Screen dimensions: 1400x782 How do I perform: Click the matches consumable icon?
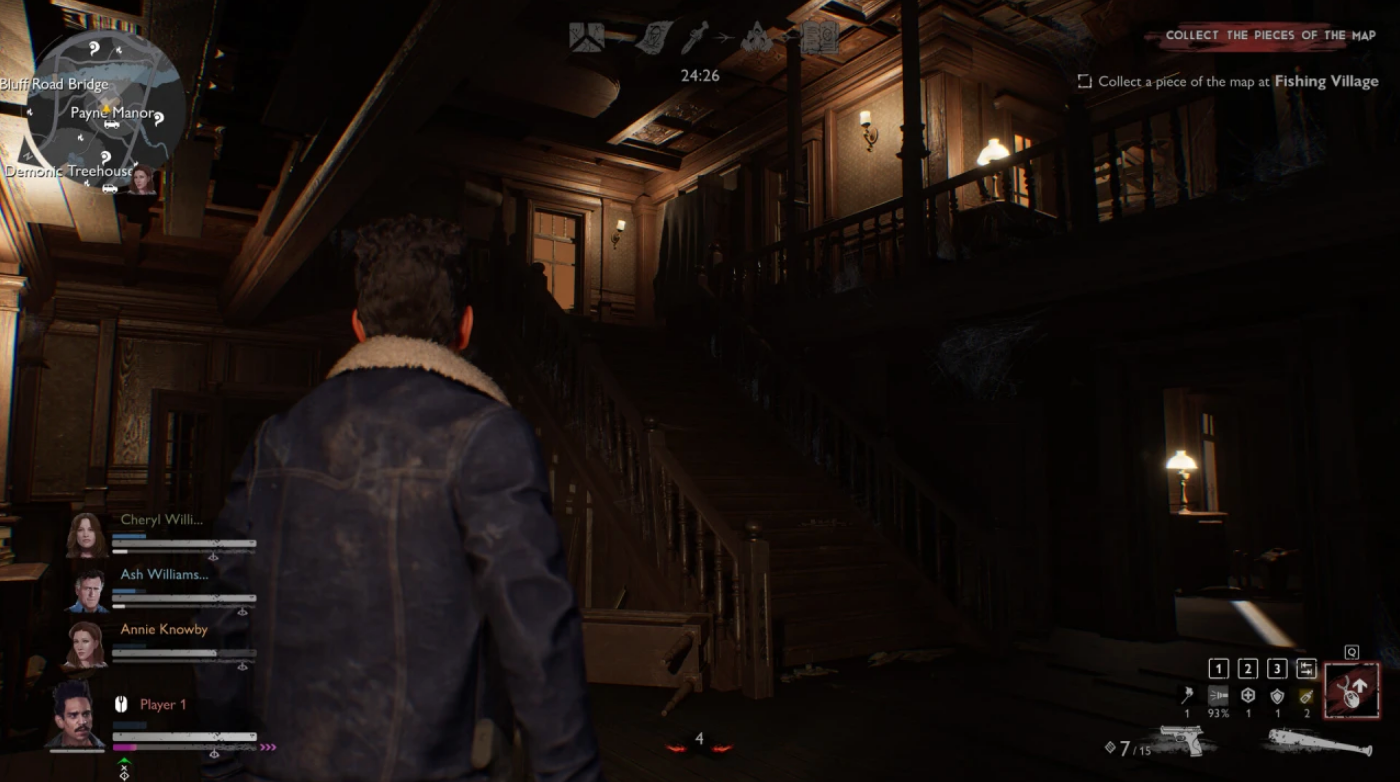(x=1186, y=696)
